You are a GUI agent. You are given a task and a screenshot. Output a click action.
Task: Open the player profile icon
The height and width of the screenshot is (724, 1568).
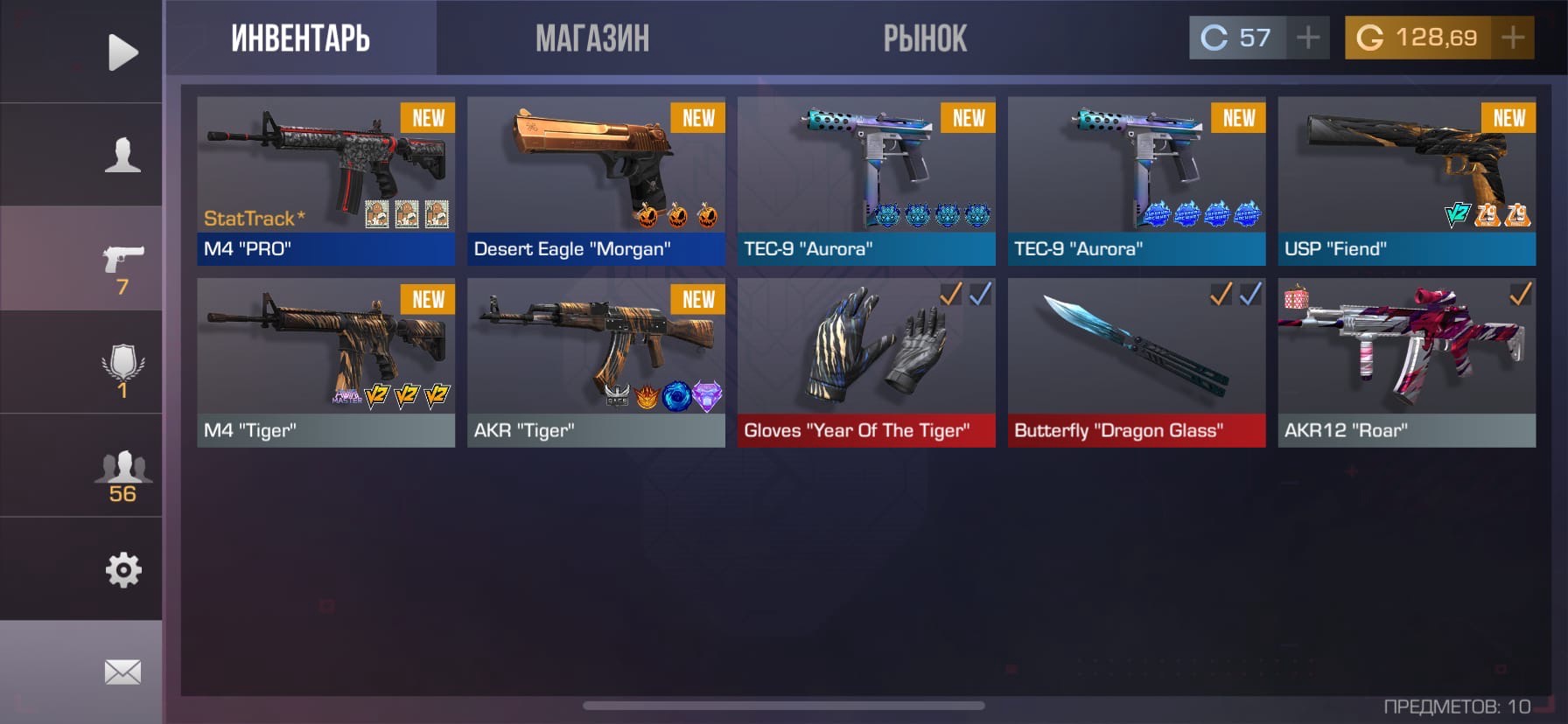122,155
